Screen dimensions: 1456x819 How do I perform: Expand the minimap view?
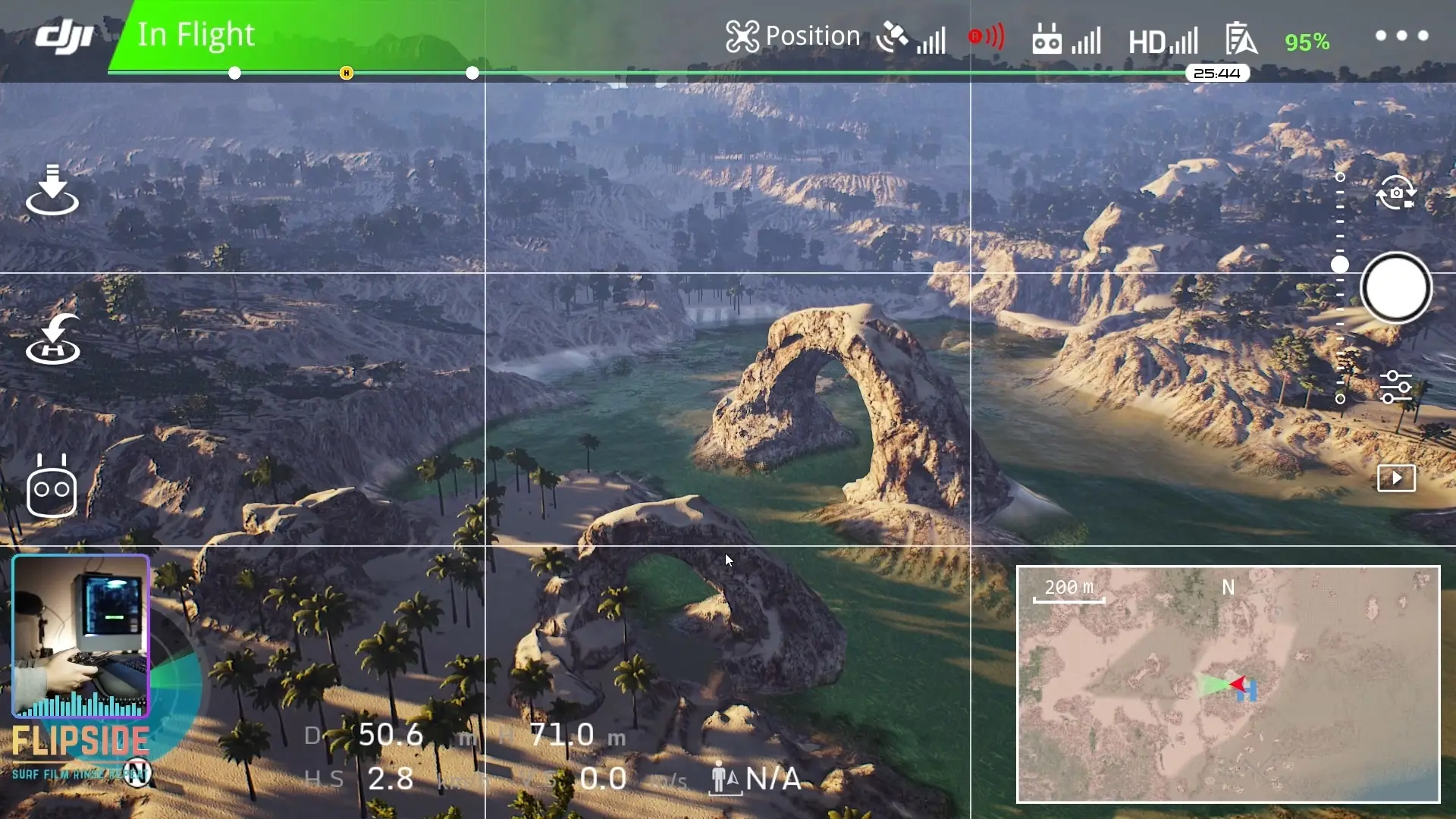[x=1228, y=684]
